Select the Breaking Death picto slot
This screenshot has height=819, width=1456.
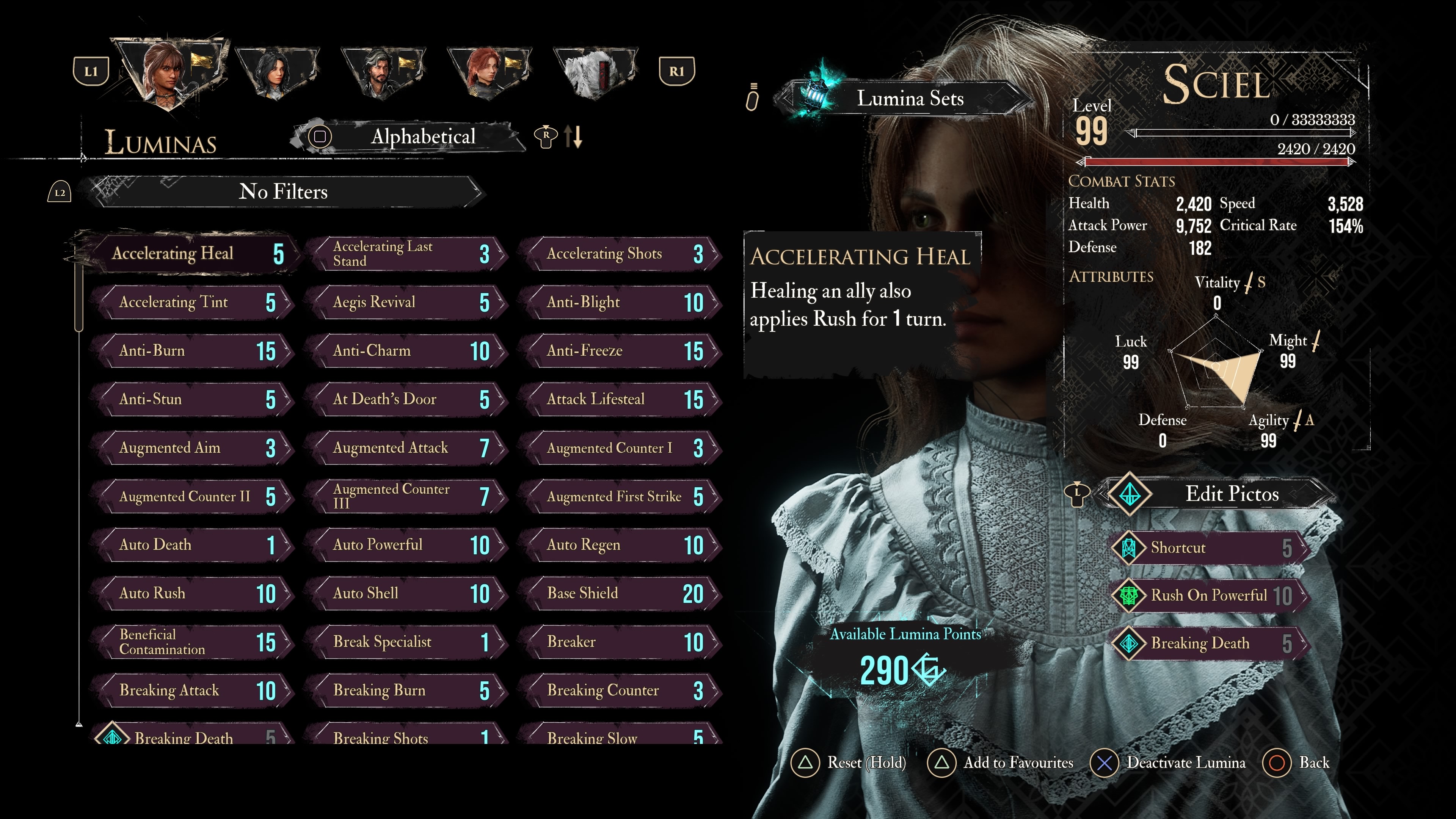pyautogui.click(x=1210, y=643)
